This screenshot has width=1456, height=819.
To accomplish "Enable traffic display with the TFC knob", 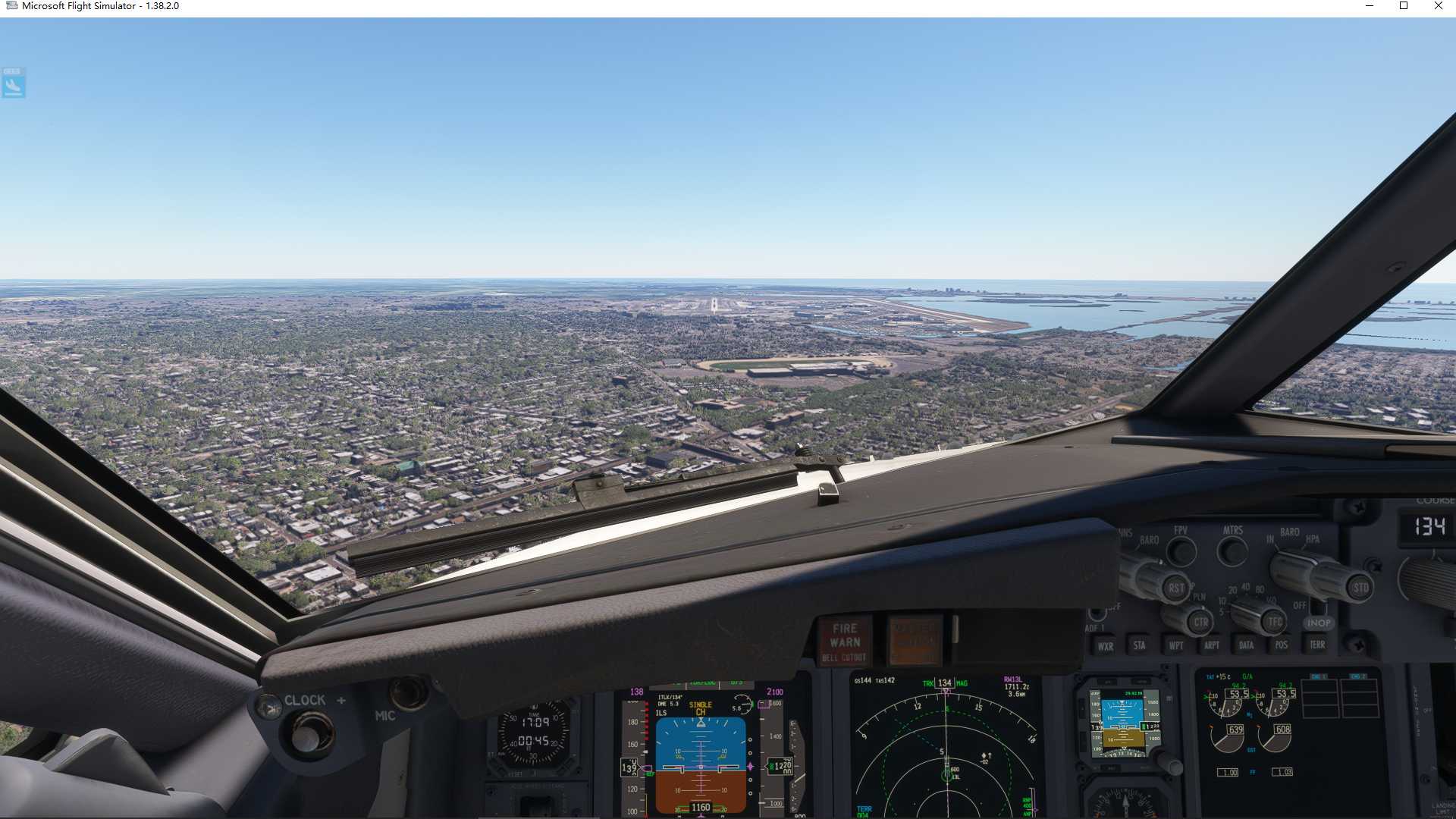I will click(1275, 621).
